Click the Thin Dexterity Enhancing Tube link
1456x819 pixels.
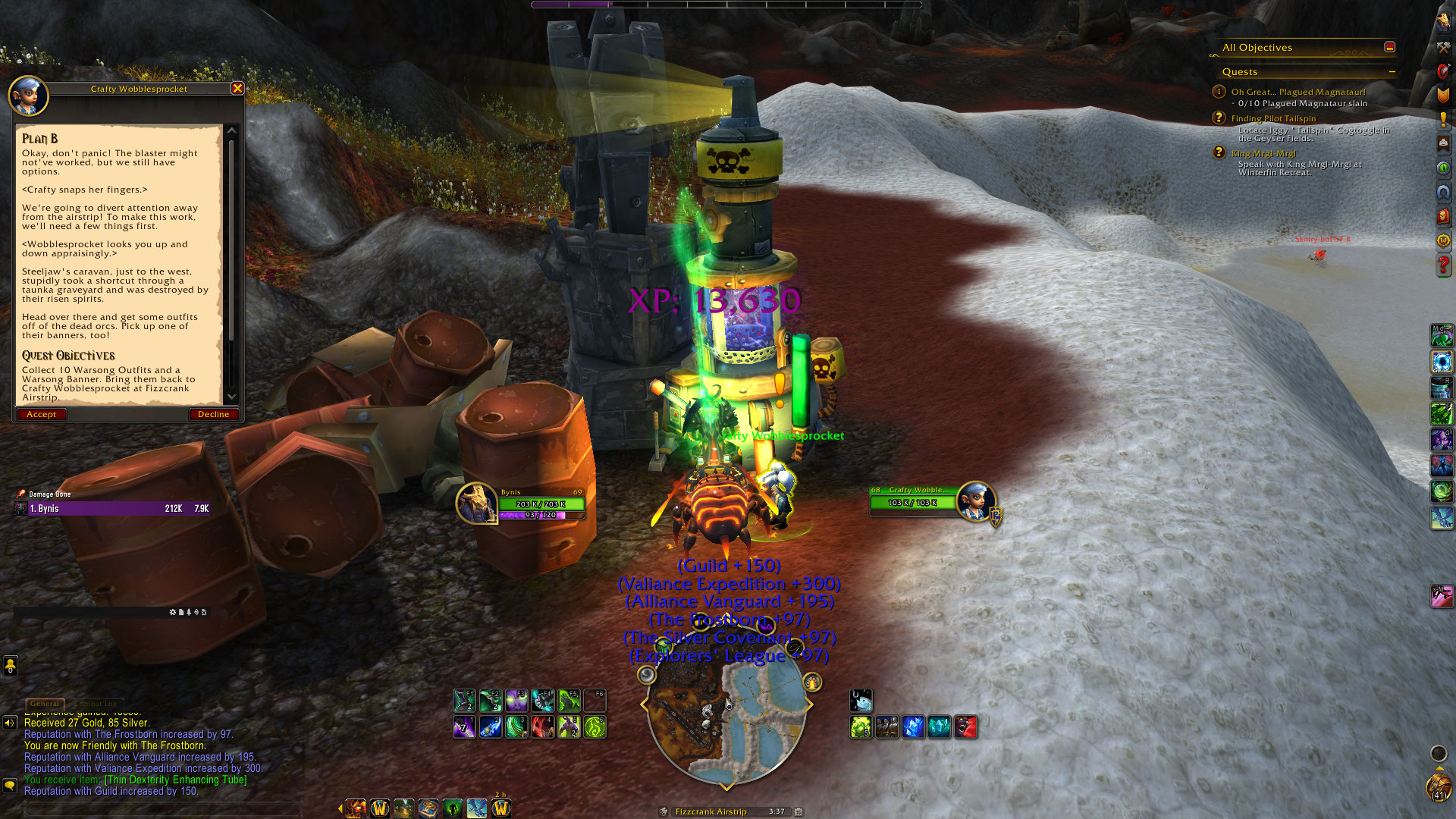coord(175,780)
